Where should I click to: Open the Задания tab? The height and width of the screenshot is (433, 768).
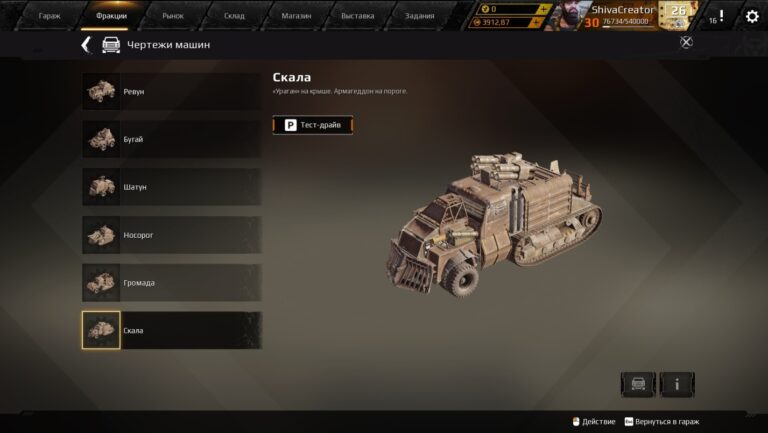tap(419, 16)
